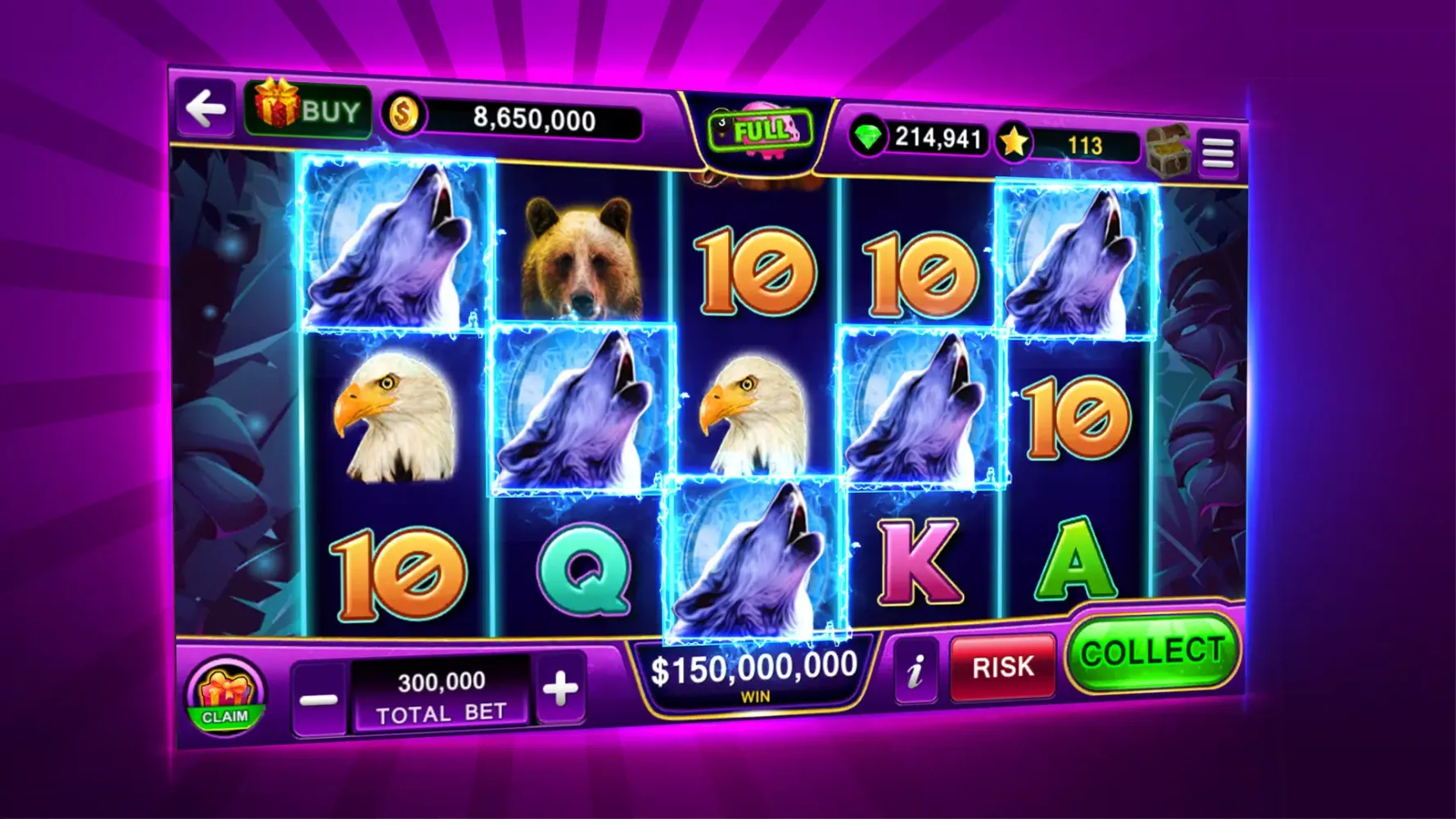1456x819 pixels.
Task: Click the star level icon
Action: 1015,139
